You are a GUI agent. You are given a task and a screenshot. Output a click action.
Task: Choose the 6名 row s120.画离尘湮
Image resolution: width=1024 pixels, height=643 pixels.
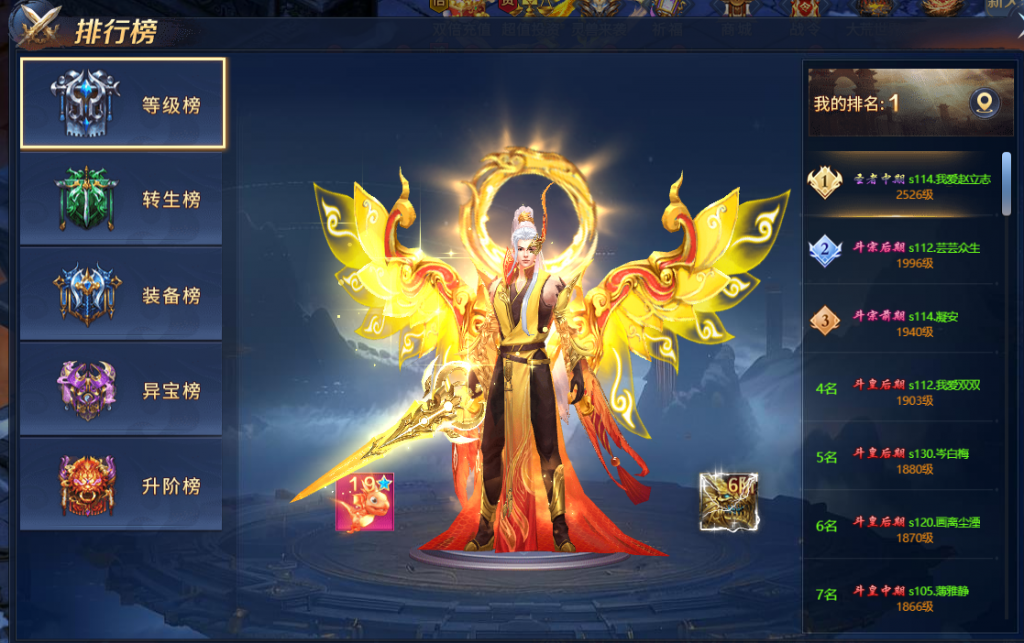tap(905, 528)
